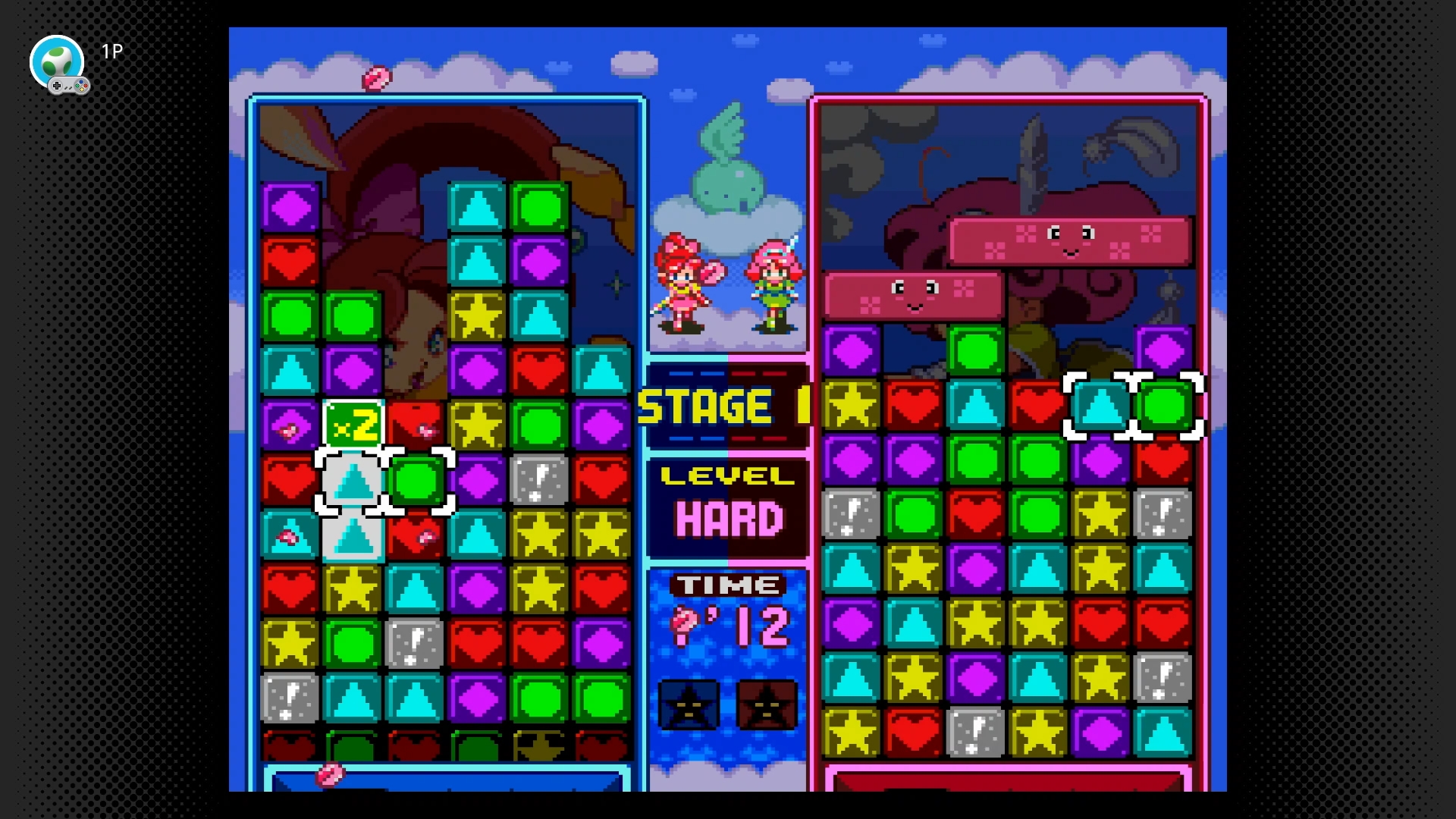Screen dimensions: 1456x819
Task: Toggle the blue star stock indicator
Action: 689,705
